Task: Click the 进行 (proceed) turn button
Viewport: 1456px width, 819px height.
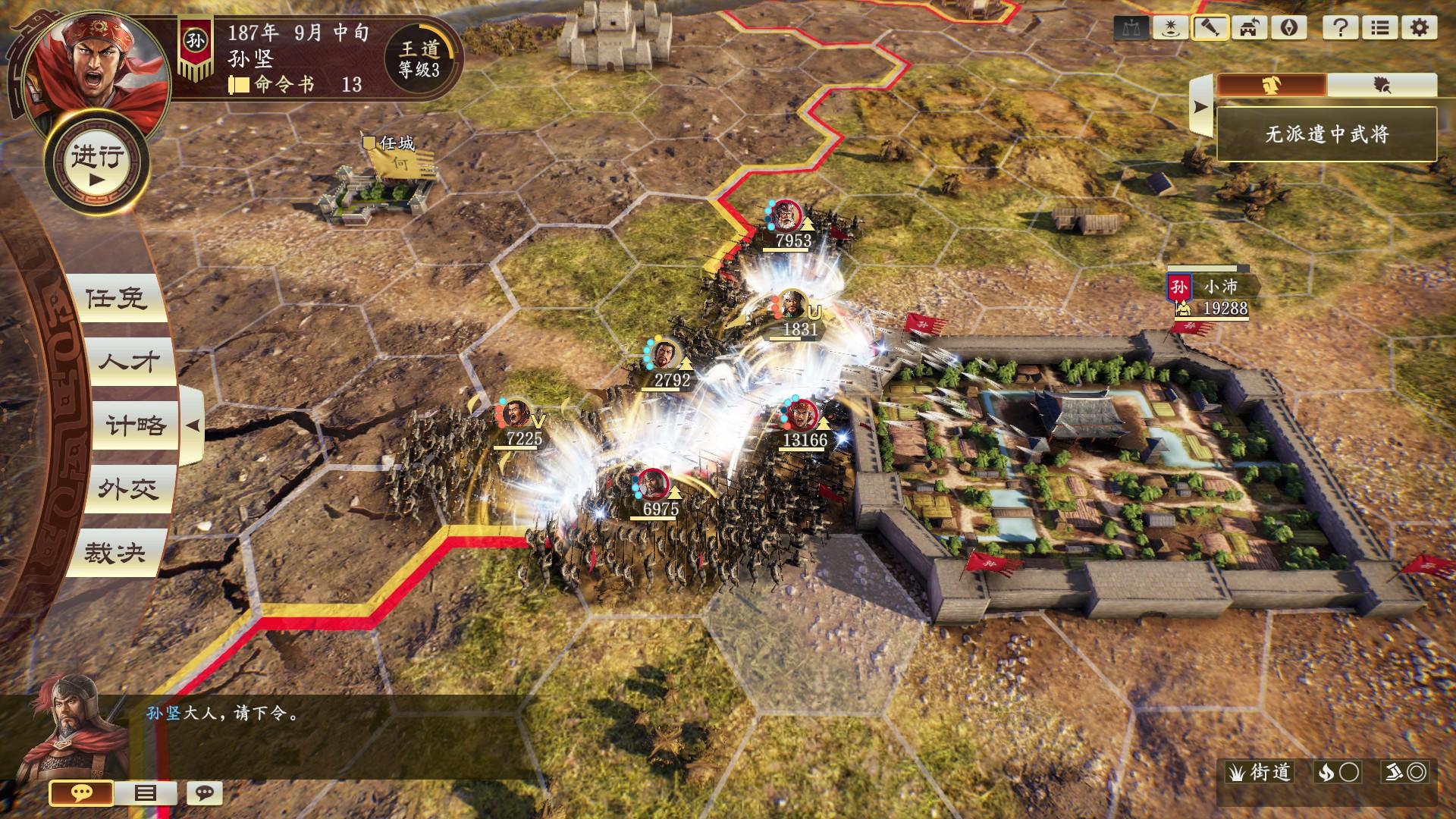Action: pos(97,164)
